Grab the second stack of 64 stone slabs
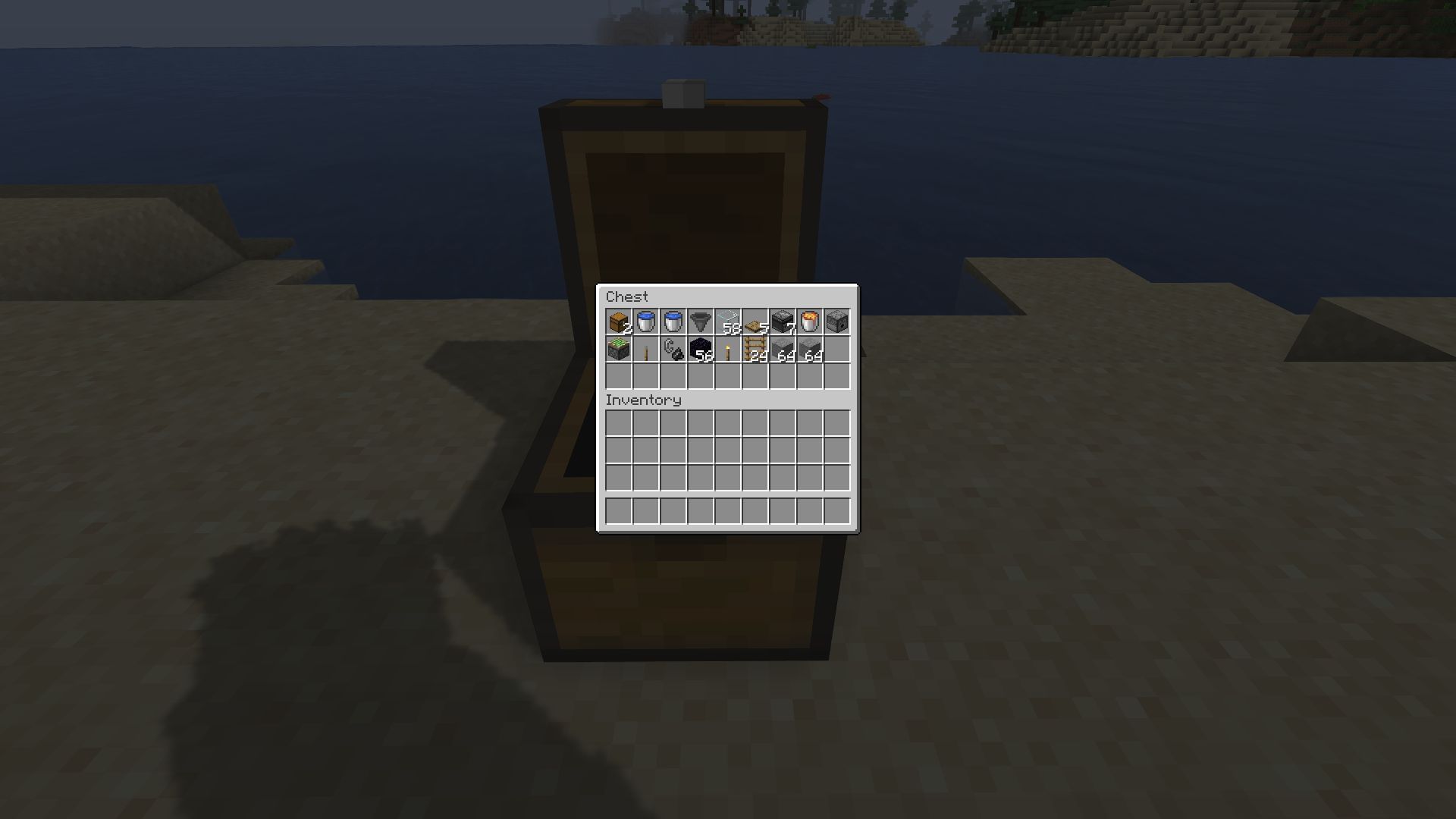 (x=810, y=349)
